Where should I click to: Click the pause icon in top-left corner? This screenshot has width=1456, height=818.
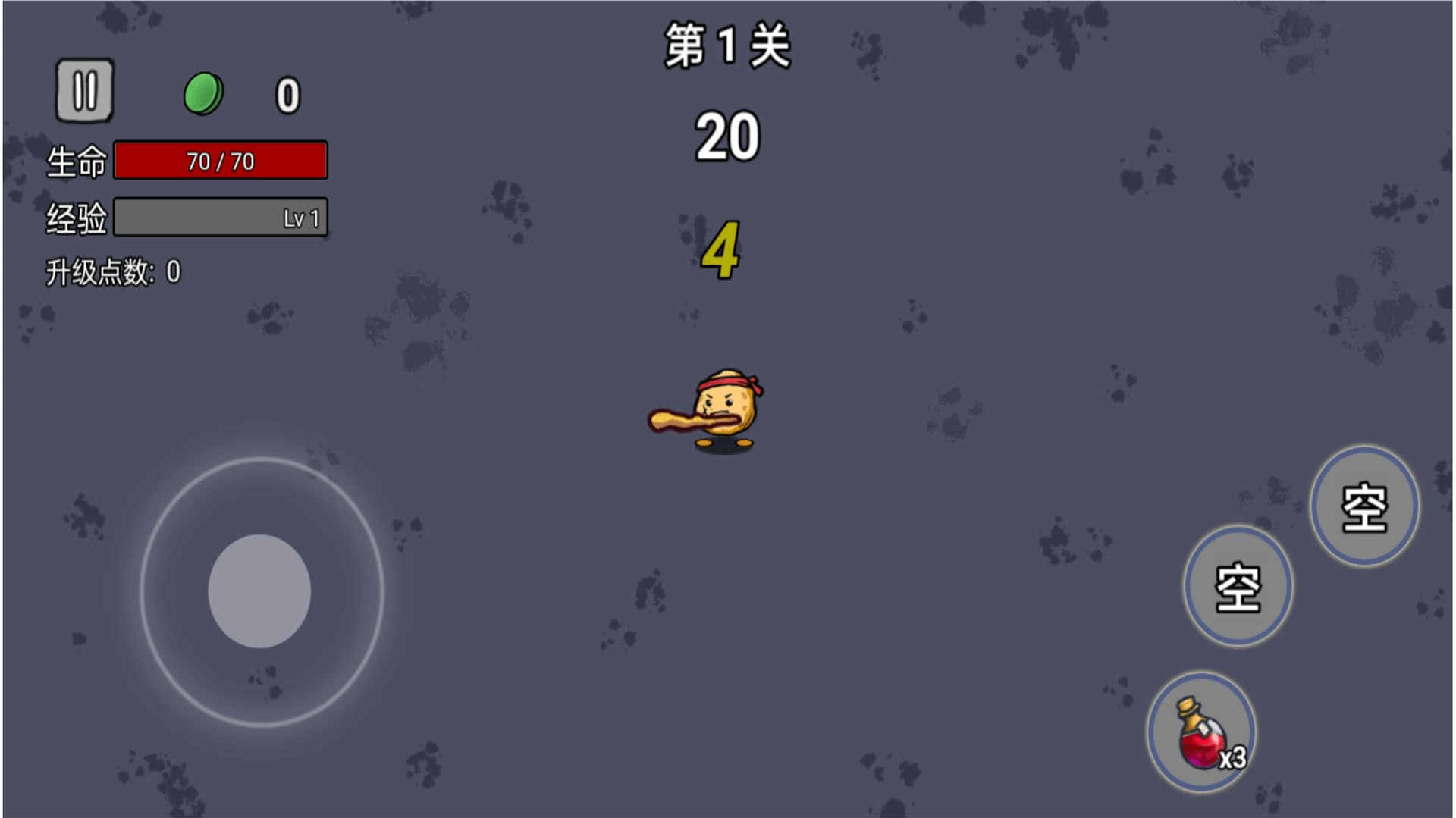pos(85,91)
